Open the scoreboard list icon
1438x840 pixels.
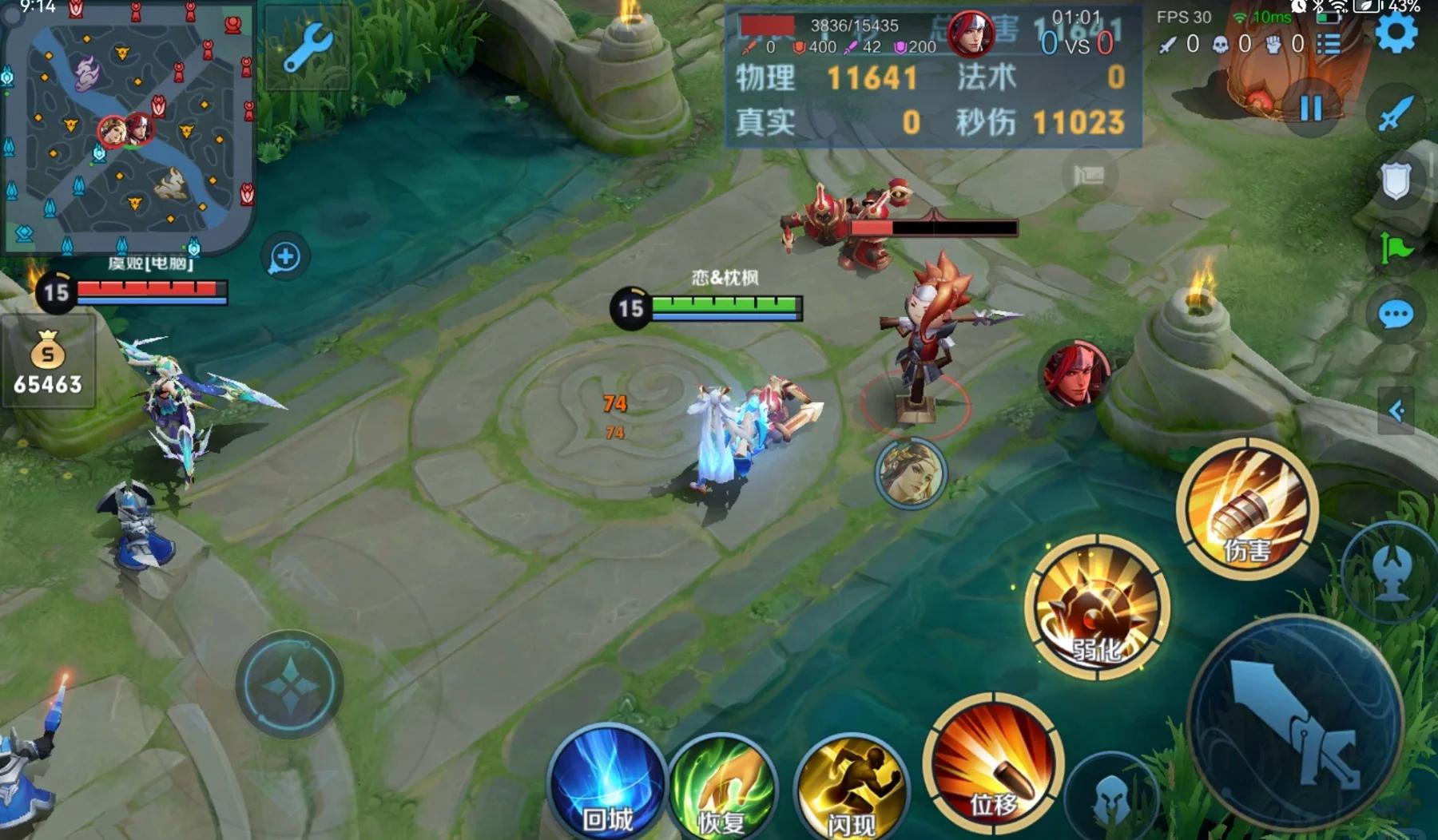tap(1329, 44)
